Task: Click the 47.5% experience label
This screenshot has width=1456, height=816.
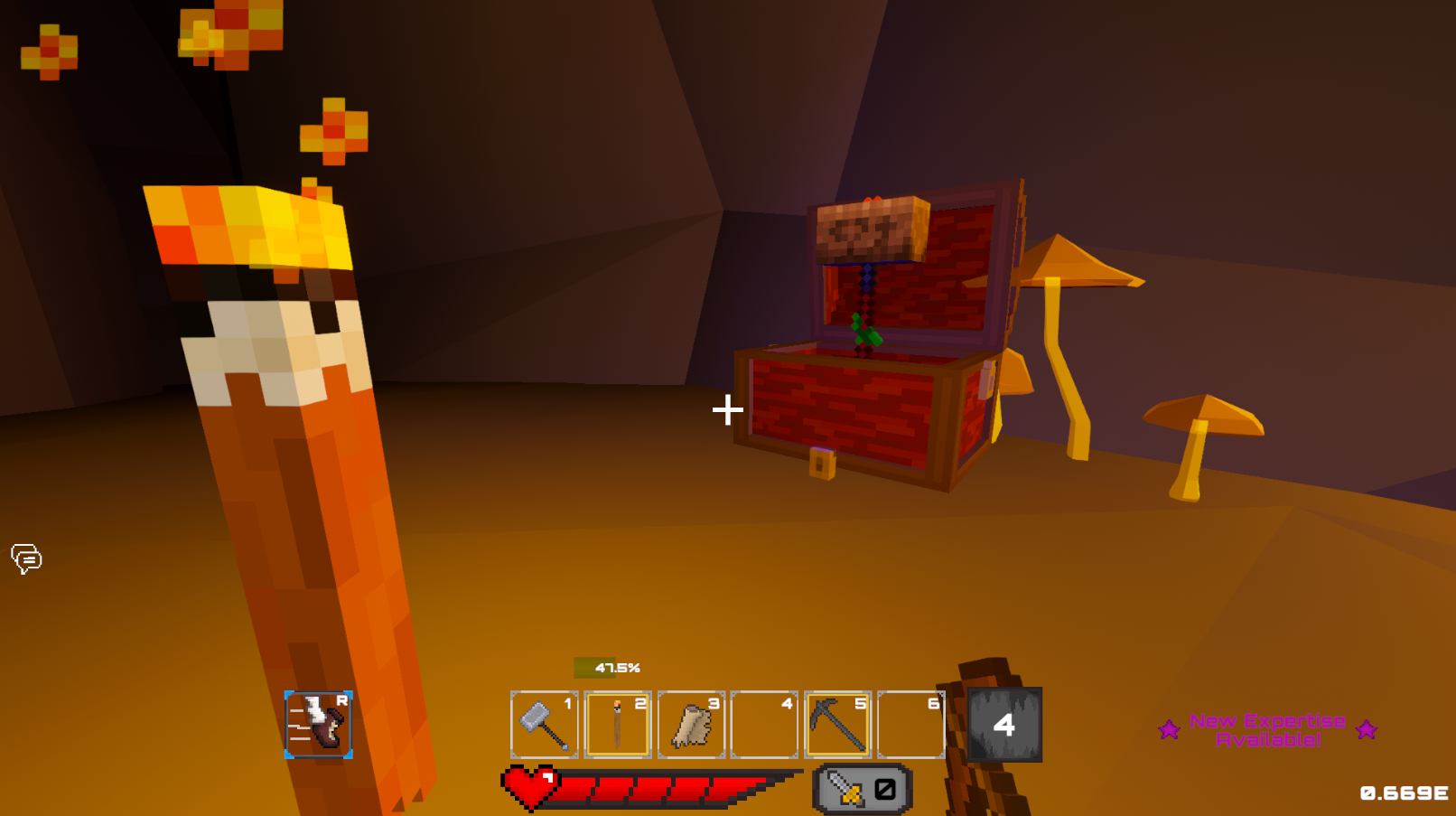Action: [x=618, y=667]
